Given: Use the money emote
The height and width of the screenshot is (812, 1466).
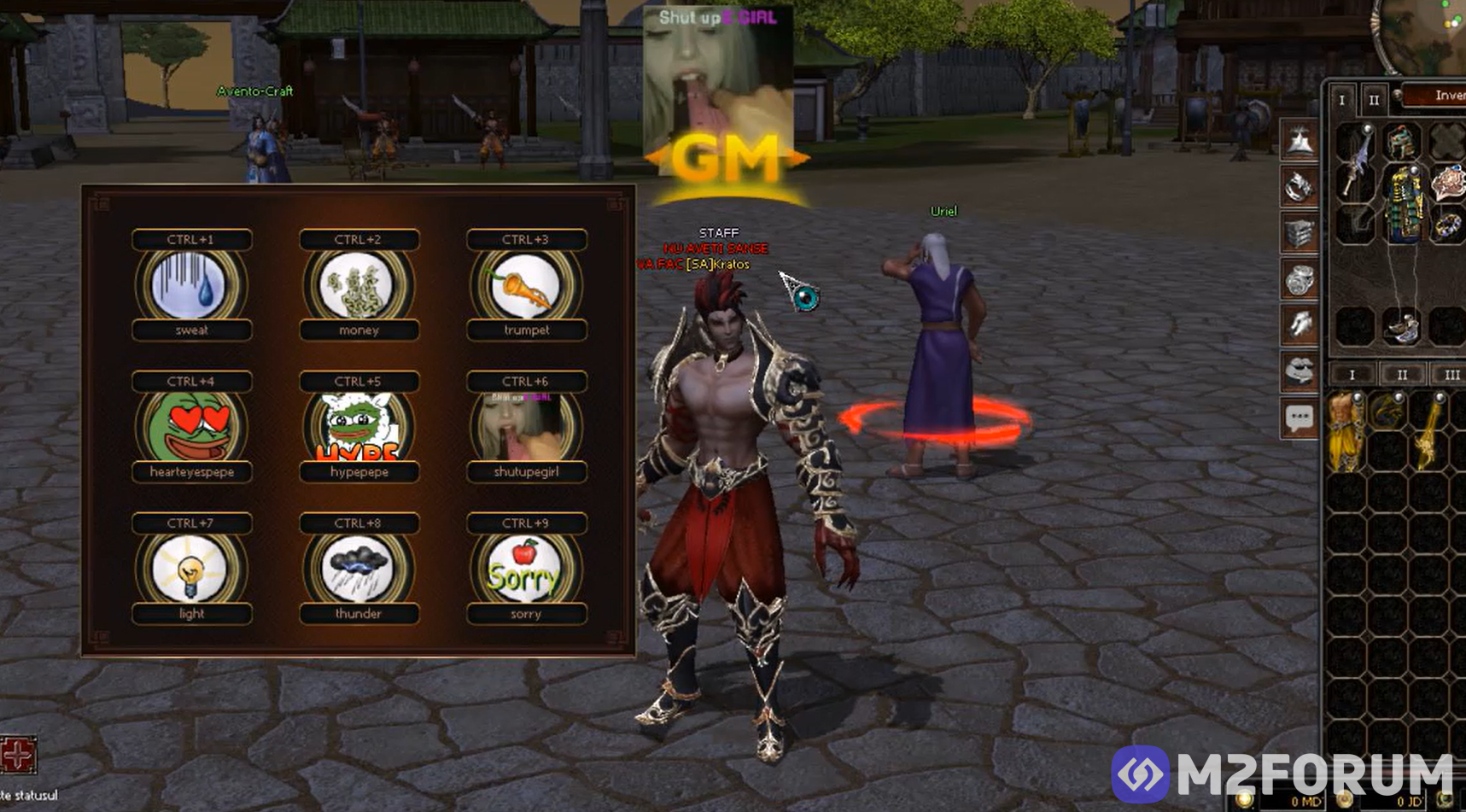Looking at the screenshot, I should pos(359,286).
